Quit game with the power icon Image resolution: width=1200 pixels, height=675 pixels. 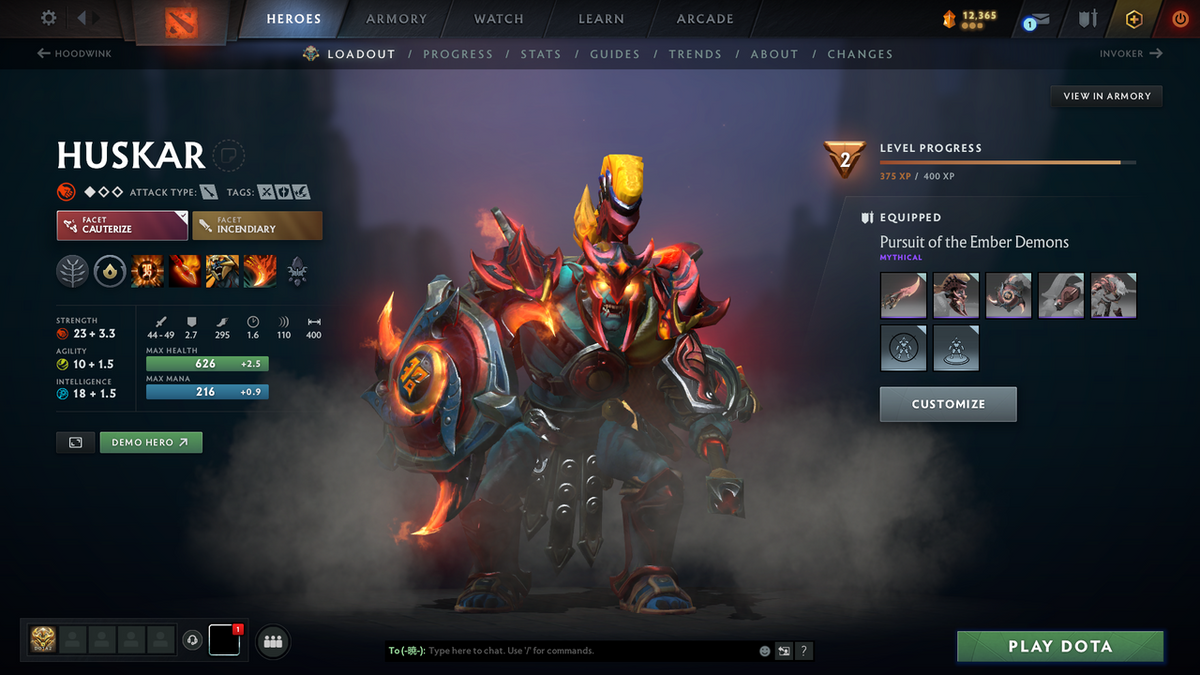[1180, 19]
